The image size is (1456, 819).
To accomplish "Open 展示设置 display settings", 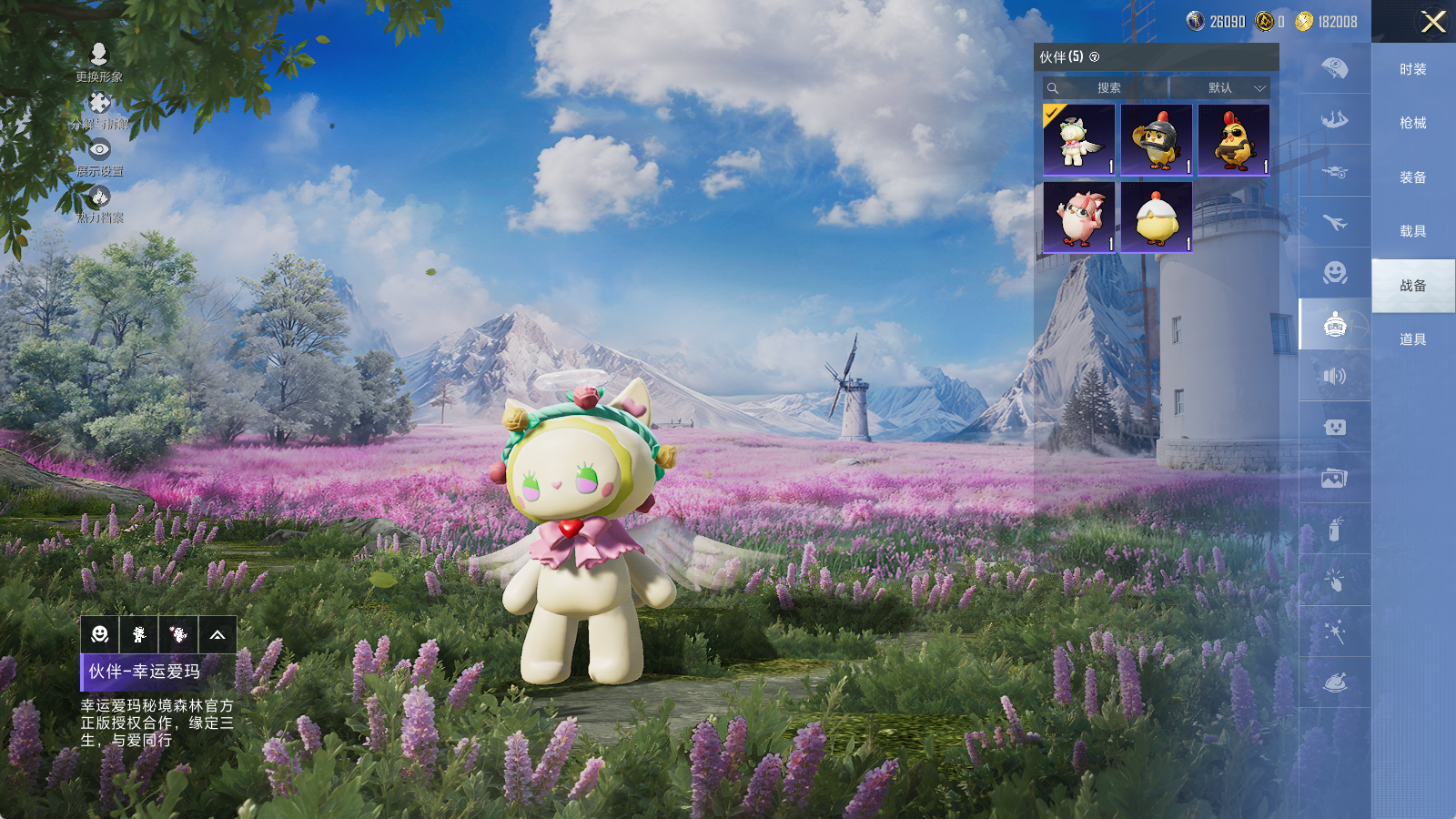I will click(99, 156).
